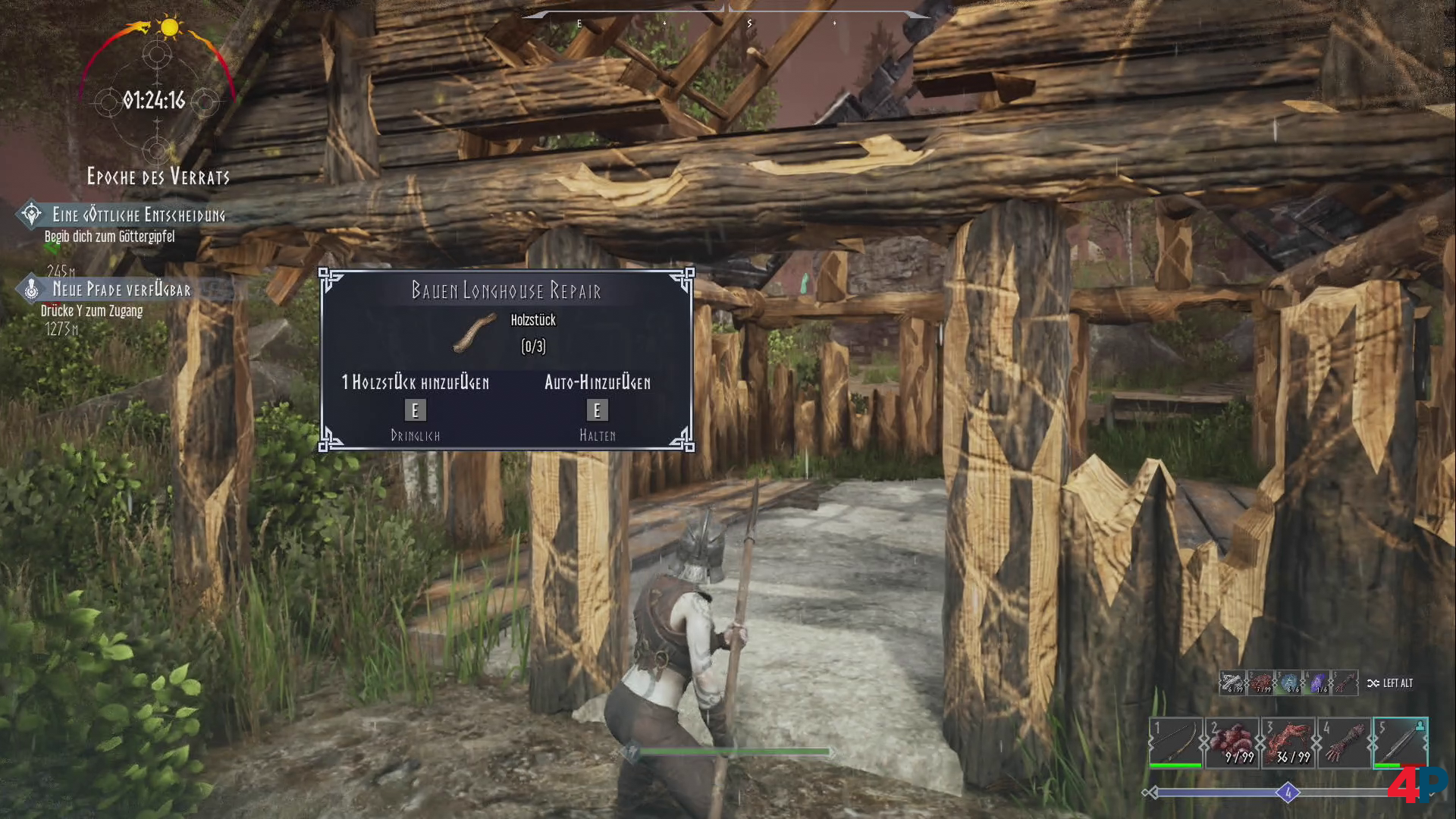The image size is (1456, 819).
Task: Select the bow in hotbar slot 1
Action: (1175, 742)
